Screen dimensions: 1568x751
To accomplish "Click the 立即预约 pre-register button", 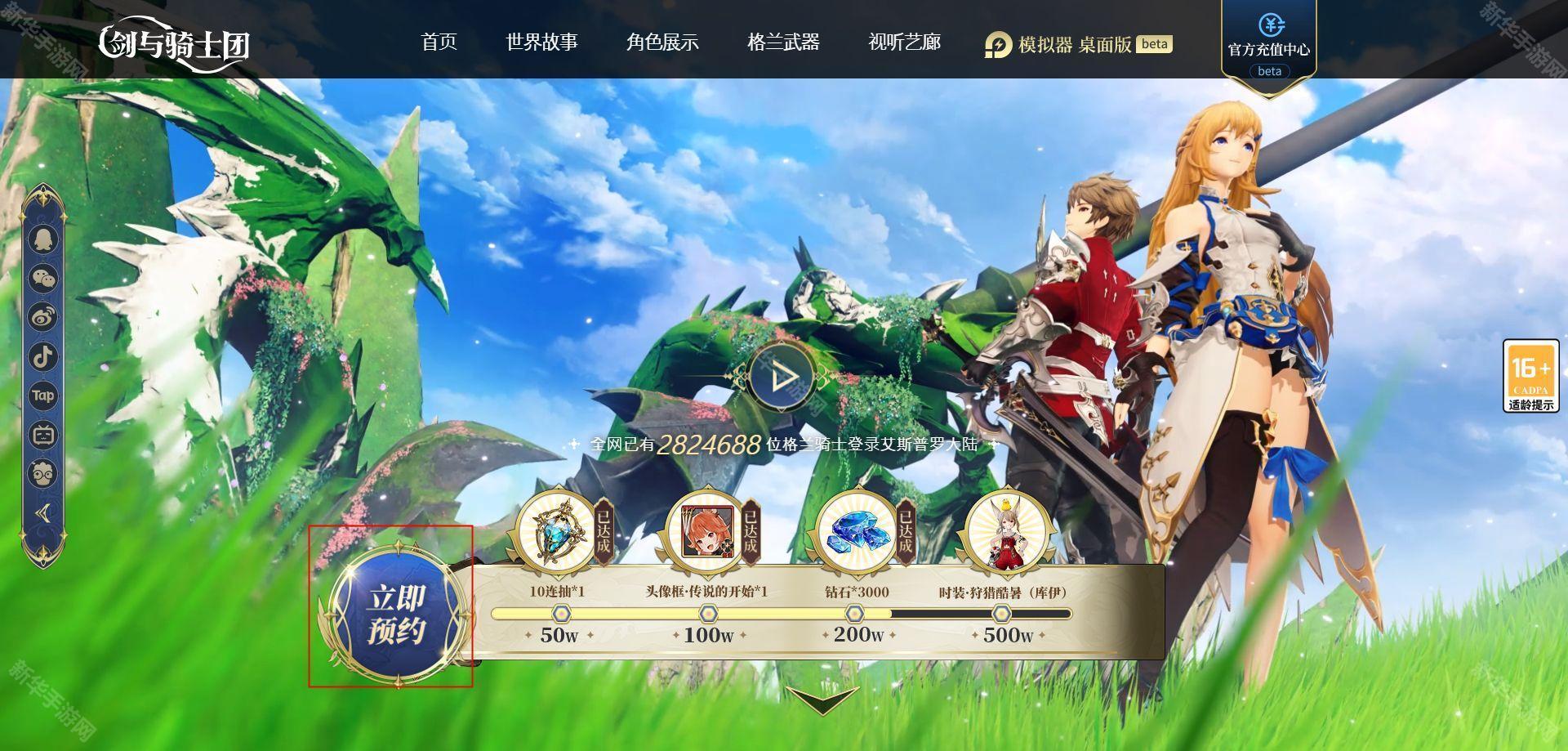I will tap(397, 614).
